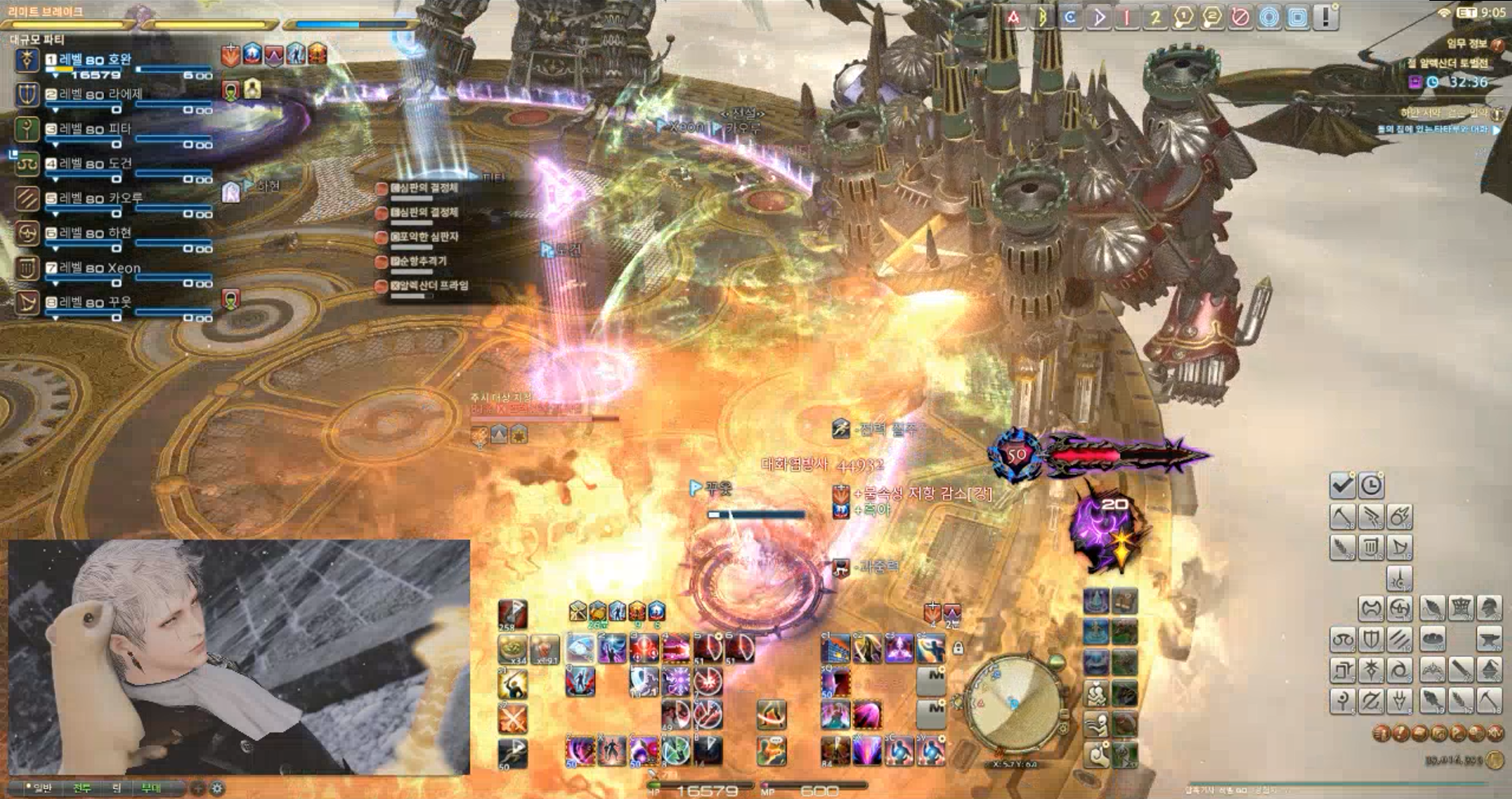Click the exclamation mark icon on the marker bar
Image resolution: width=1512 pixels, height=799 pixels.
[1325, 17]
